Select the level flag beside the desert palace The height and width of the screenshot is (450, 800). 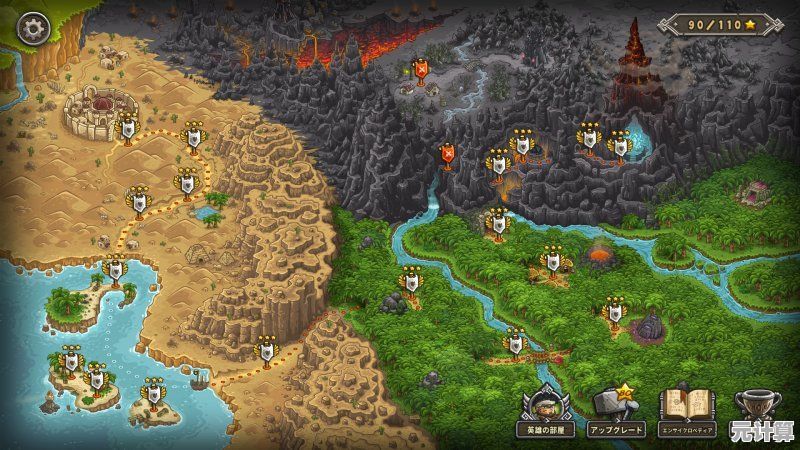coord(128,128)
